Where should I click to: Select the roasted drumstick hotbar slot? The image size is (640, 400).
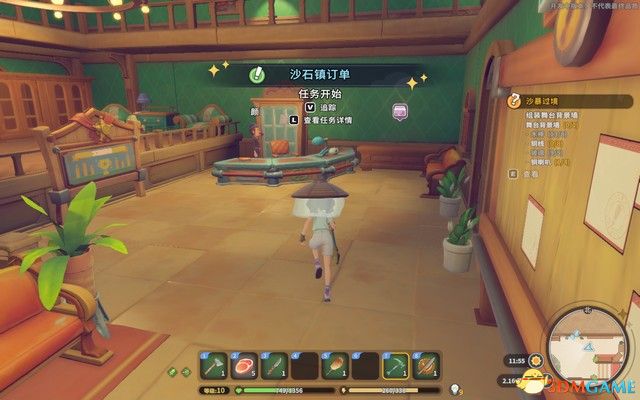pyautogui.click(x=336, y=366)
